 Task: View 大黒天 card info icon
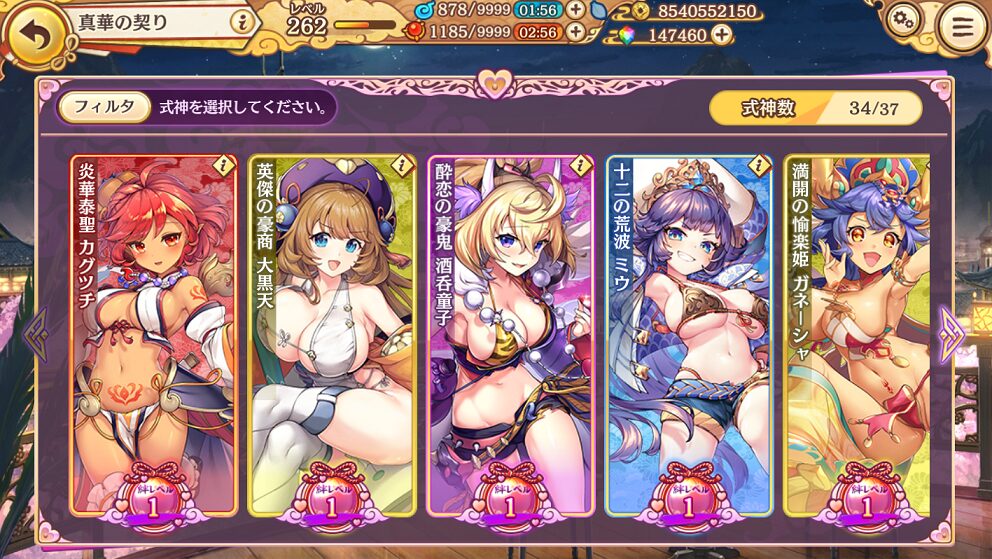click(x=402, y=164)
